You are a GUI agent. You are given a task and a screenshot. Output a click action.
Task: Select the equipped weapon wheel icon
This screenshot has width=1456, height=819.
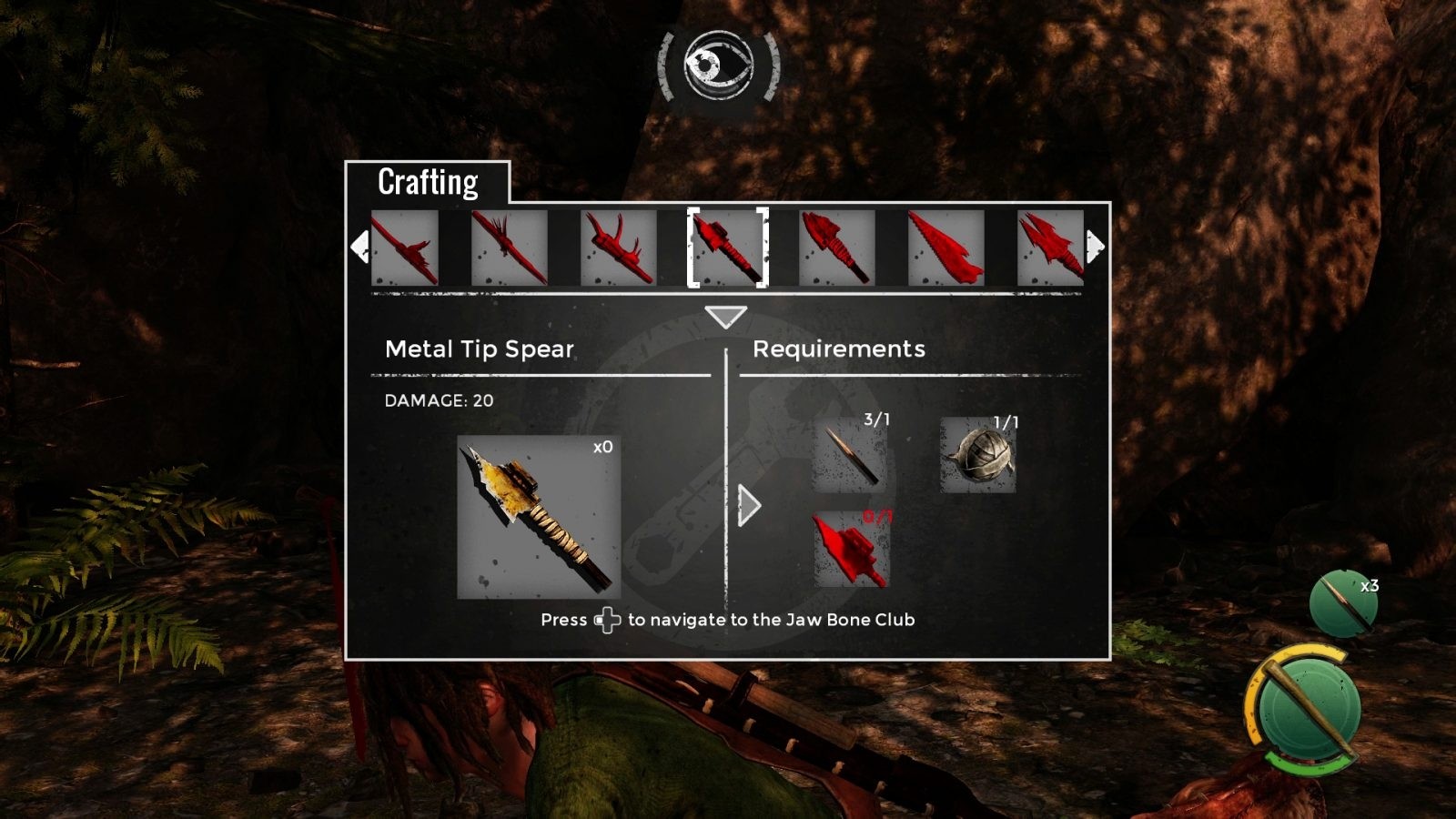pos(1304,706)
